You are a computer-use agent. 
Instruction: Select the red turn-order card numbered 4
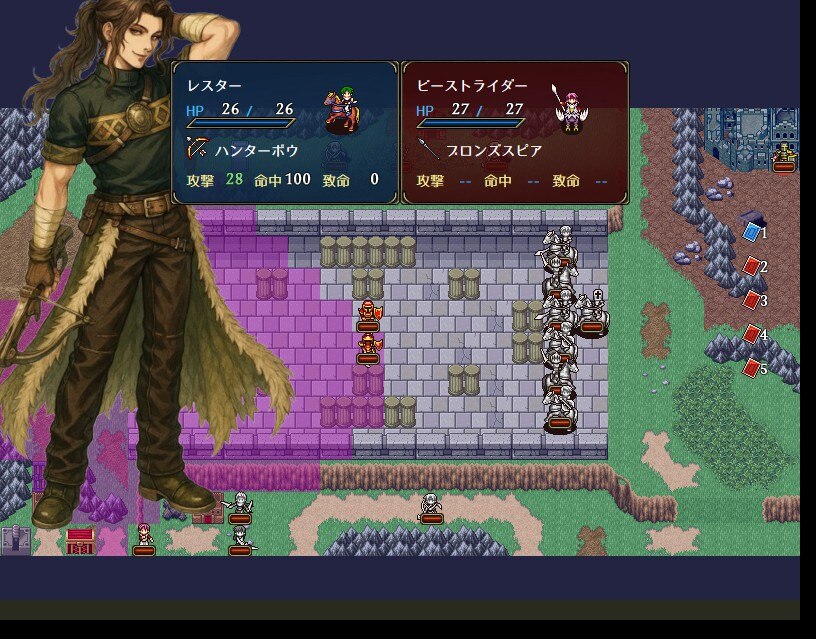pyautogui.click(x=752, y=334)
